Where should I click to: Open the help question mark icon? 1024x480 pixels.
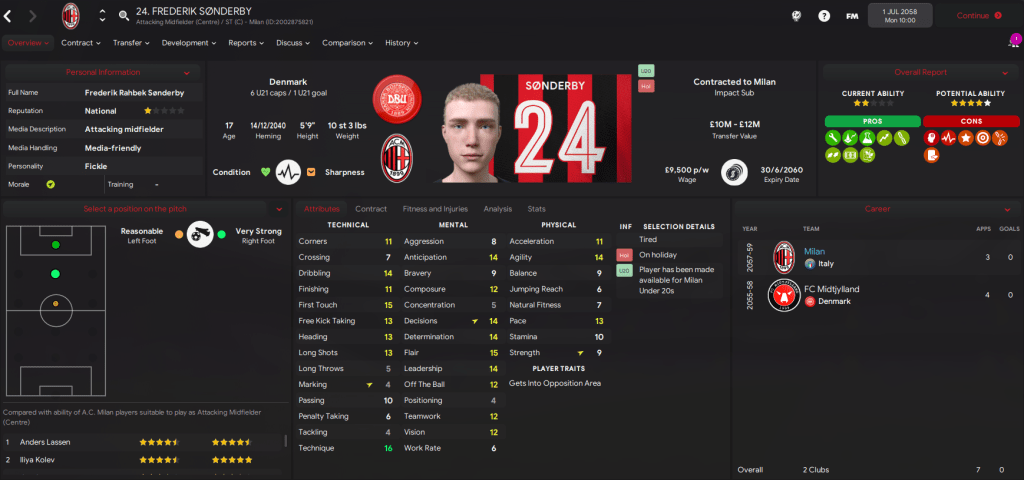[x=823, y=16]
